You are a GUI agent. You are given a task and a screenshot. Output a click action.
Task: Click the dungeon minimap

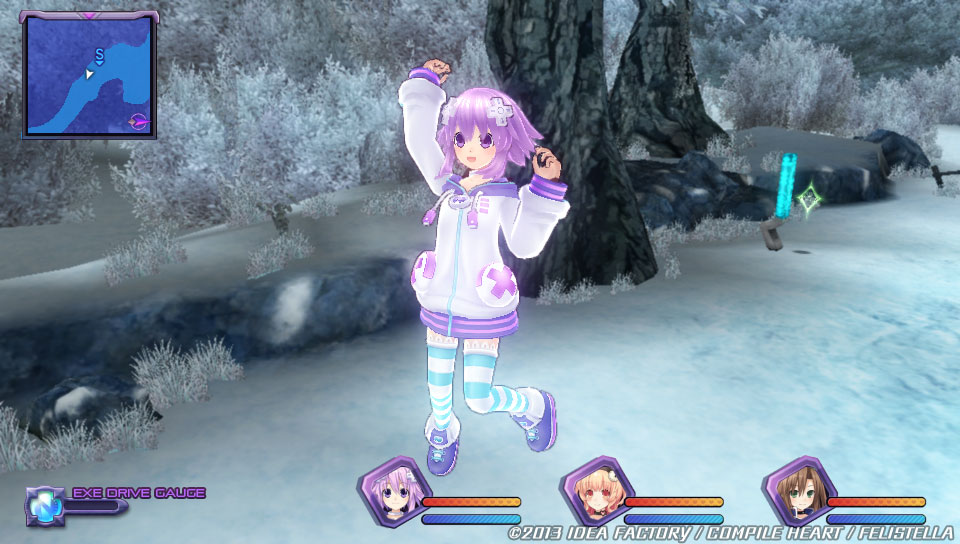[x=88, y=75]
